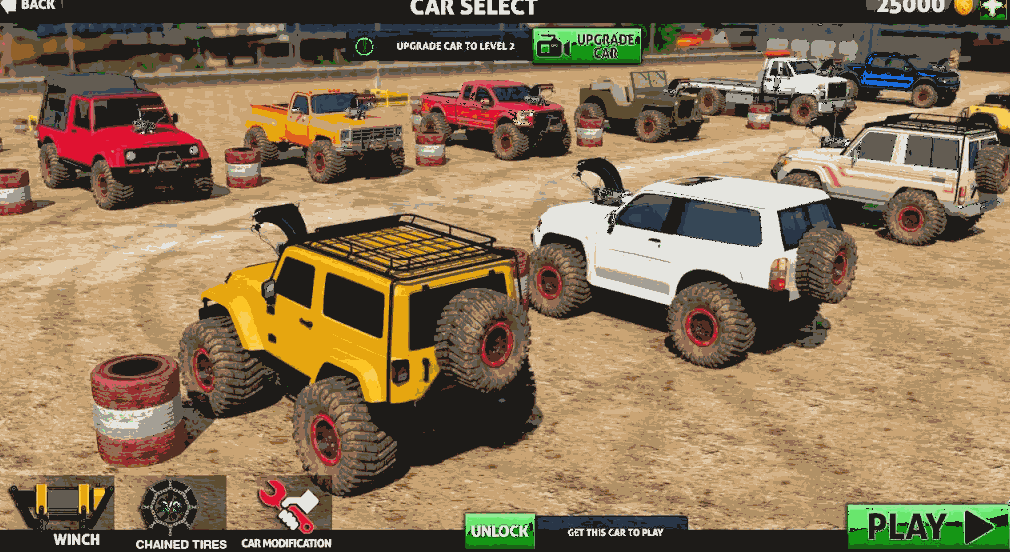Screen dimensions: 1010x552
Task: Tap the green Upgrade Car button
Action: tap(587, 45)
